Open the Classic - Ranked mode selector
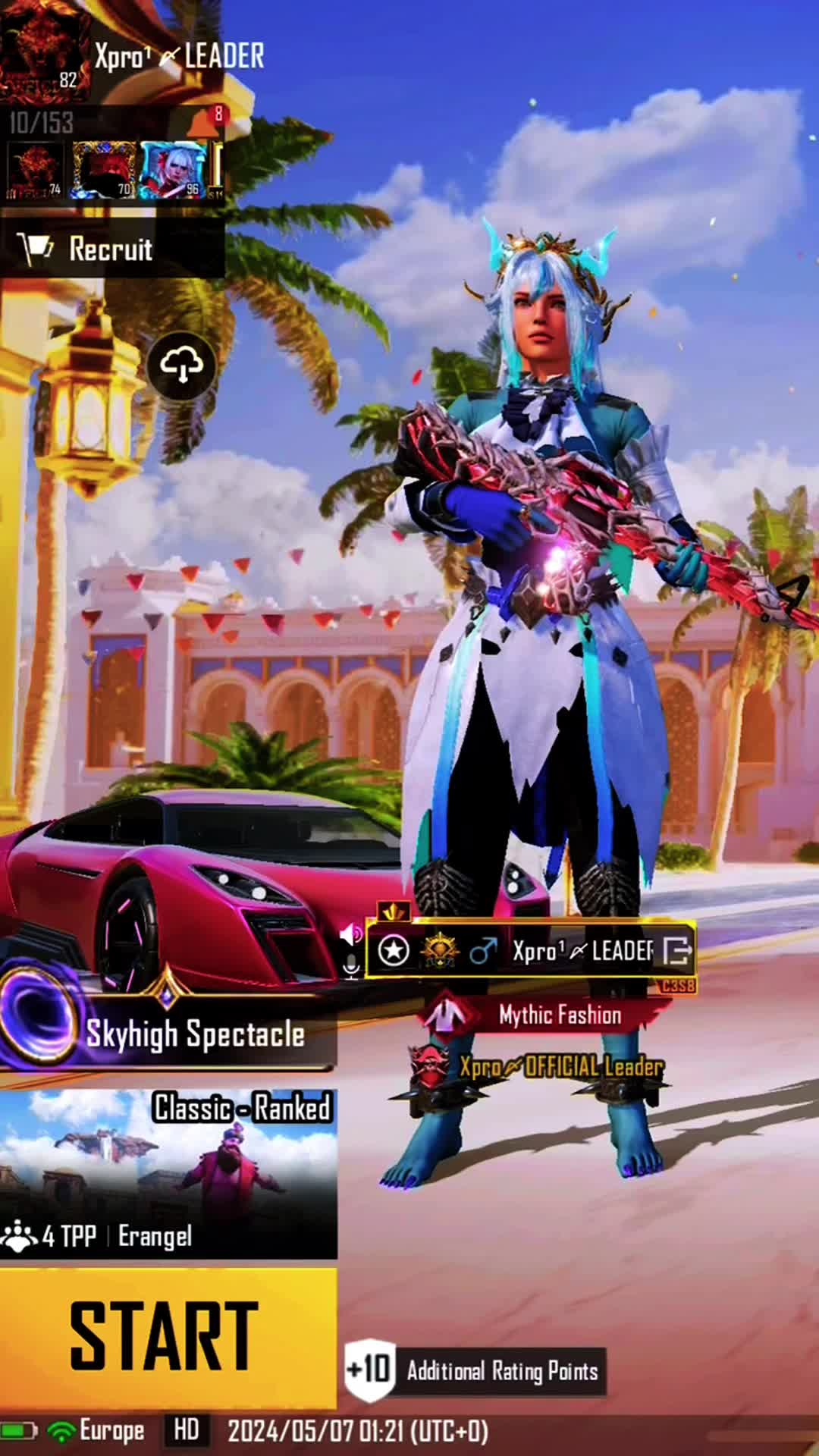The height and width of the screenshot is (1456, 819). 168,1173
